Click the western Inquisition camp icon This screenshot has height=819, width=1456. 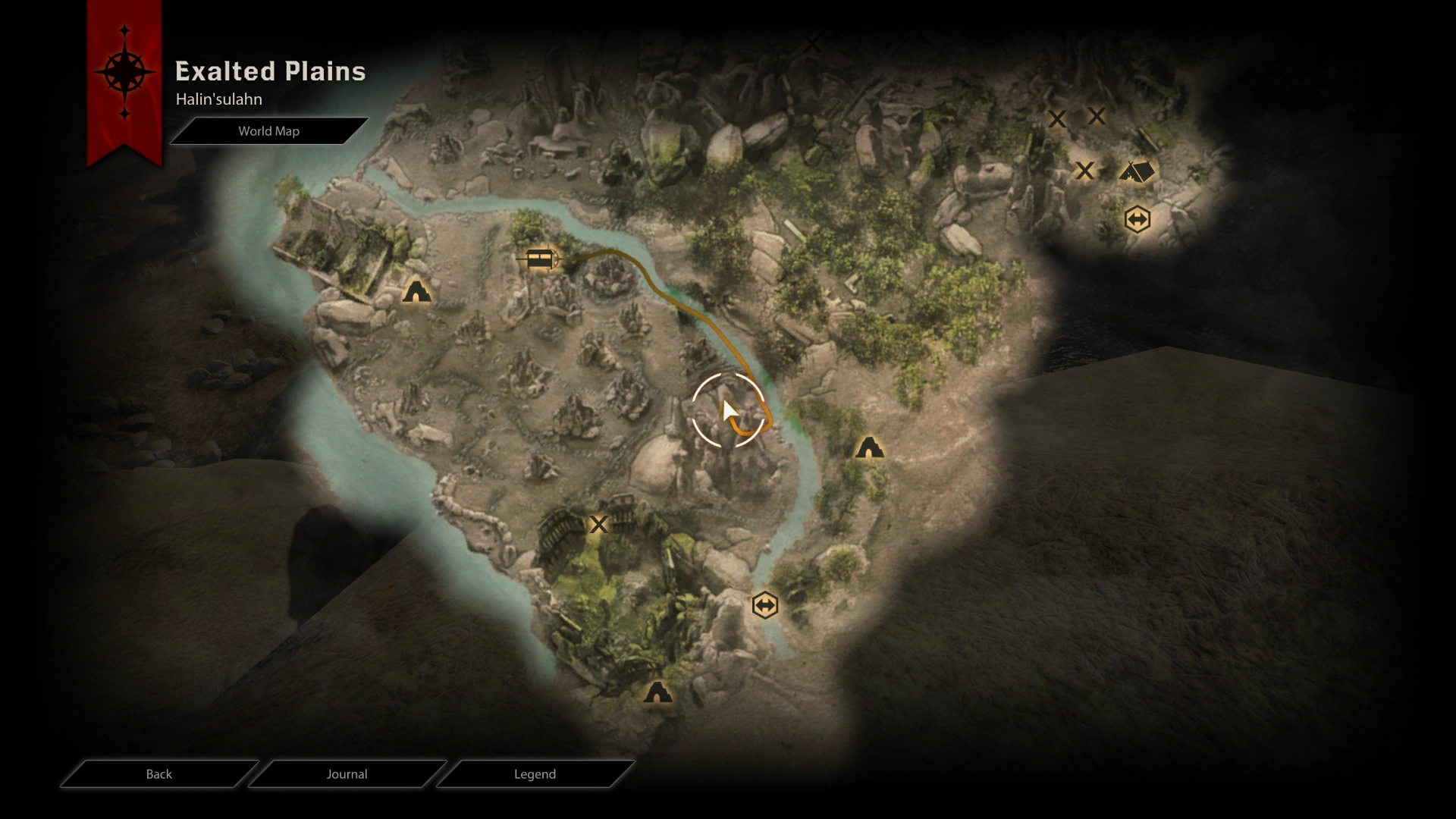pyautogui.click(x=417, y=291)
